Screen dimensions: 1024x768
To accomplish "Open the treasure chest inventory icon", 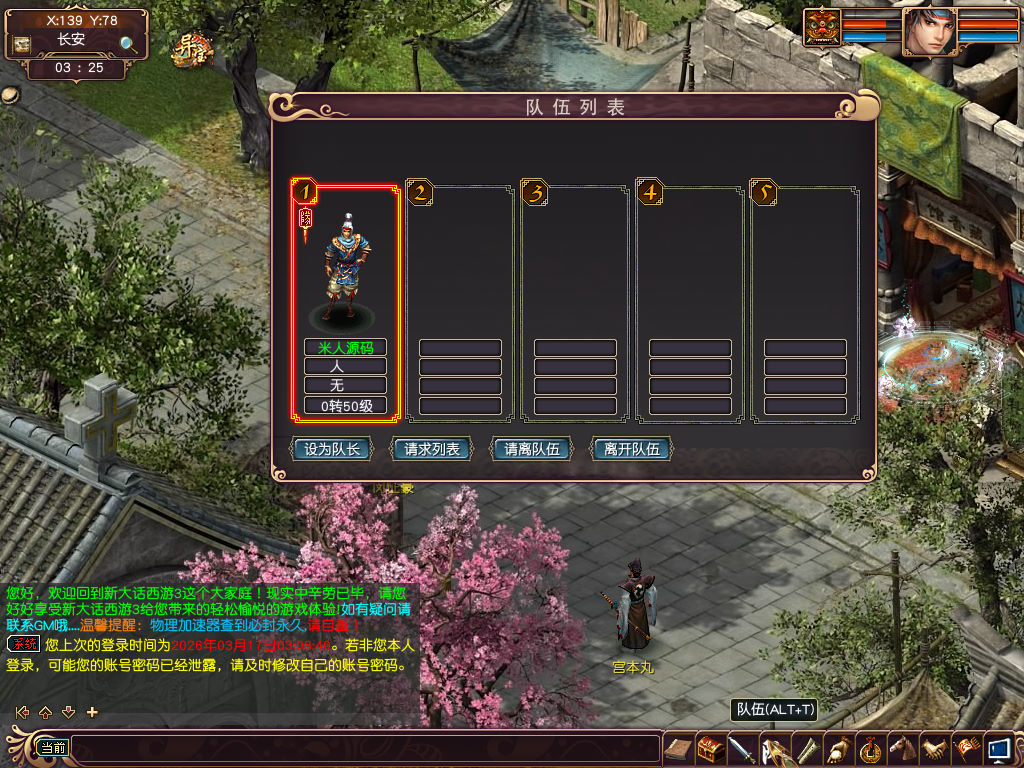I will point(711,748).
